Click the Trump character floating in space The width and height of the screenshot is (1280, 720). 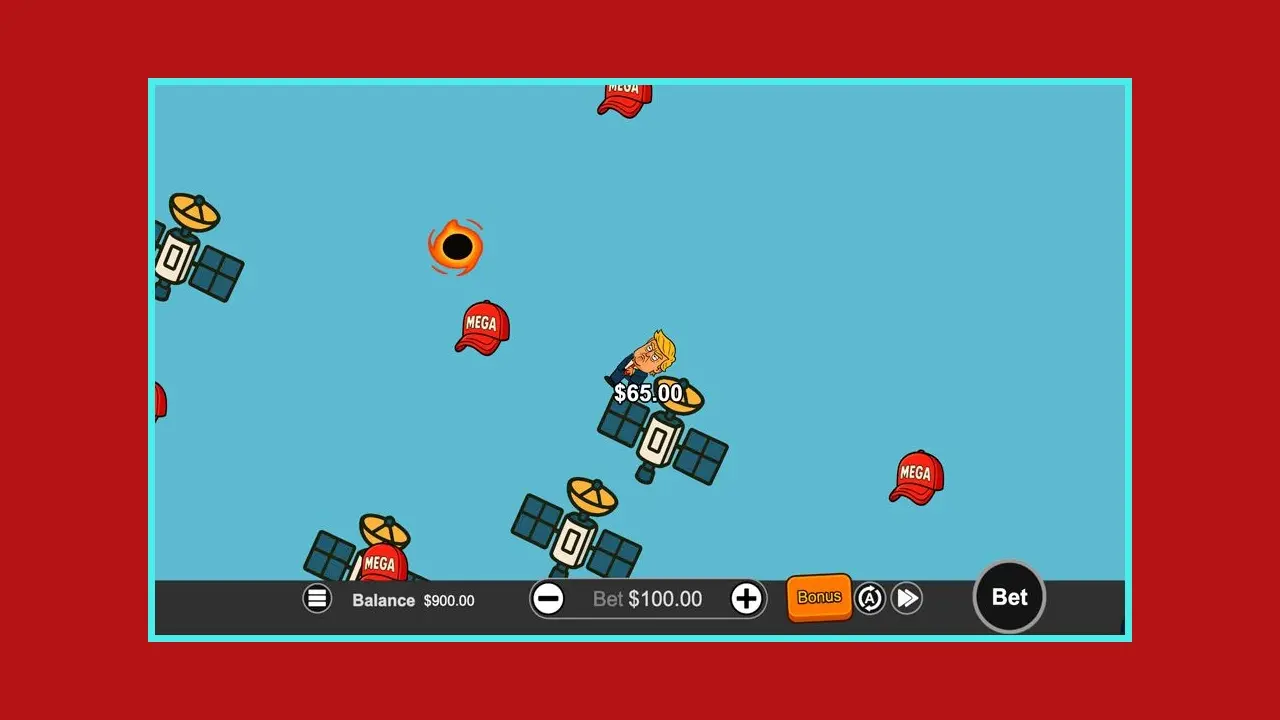[650, 355]
